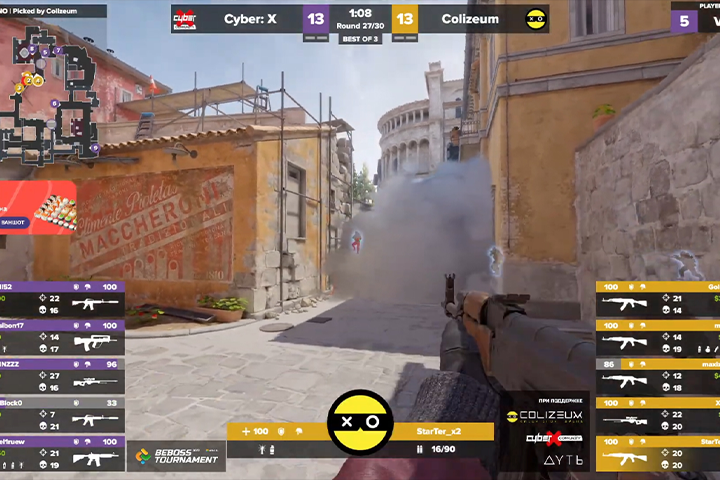720x480 pixels.
Task: Select the Colizeum team logo in scoreboard
Action: [536, 19]
